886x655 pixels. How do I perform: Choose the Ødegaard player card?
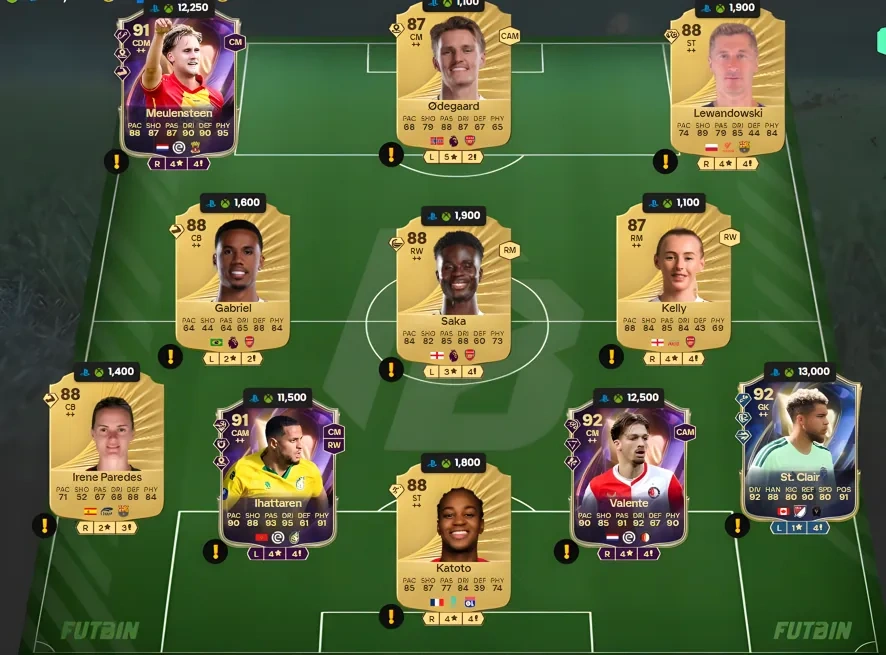pyautogui.click(x=453, y=80)
